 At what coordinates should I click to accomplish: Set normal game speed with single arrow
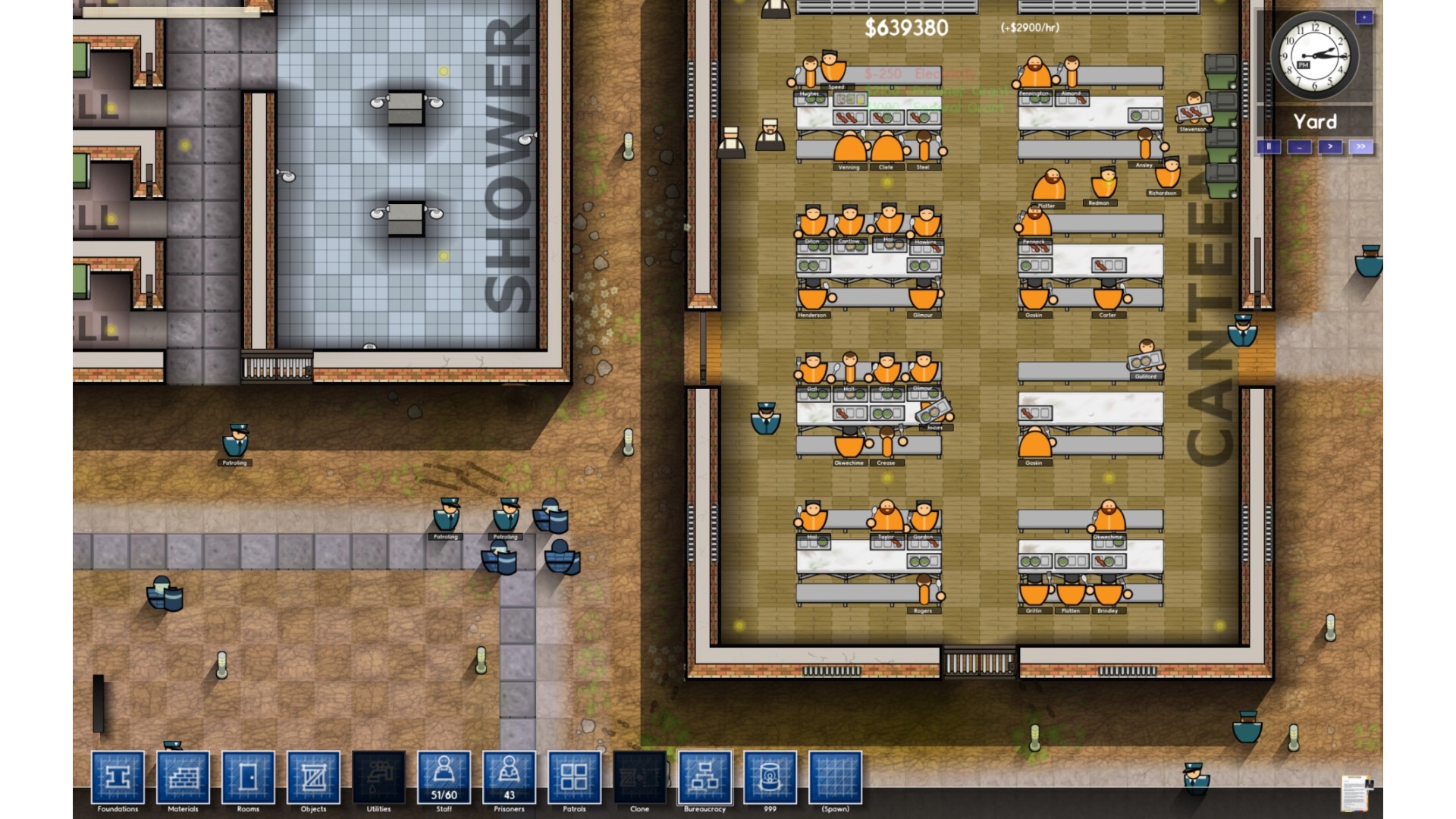(1330, 146)
